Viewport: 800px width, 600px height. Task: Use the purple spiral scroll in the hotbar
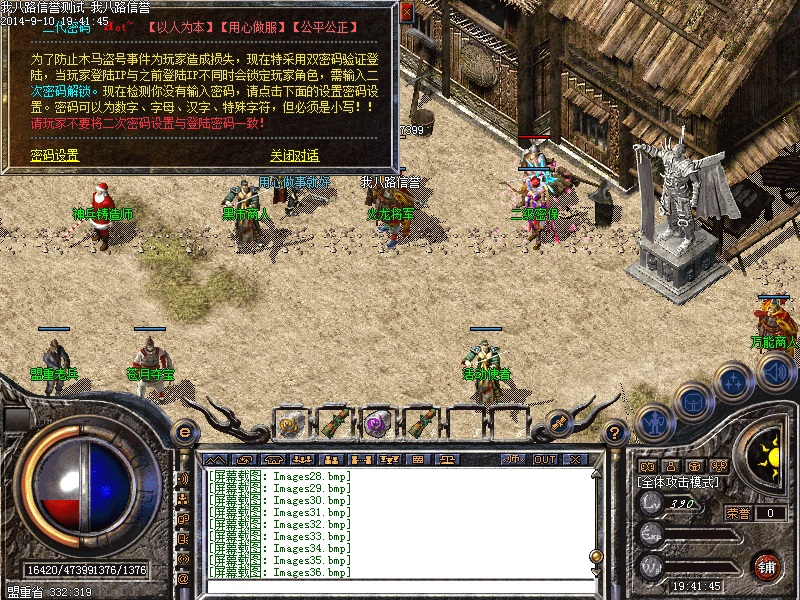click(x=376, y=423)
